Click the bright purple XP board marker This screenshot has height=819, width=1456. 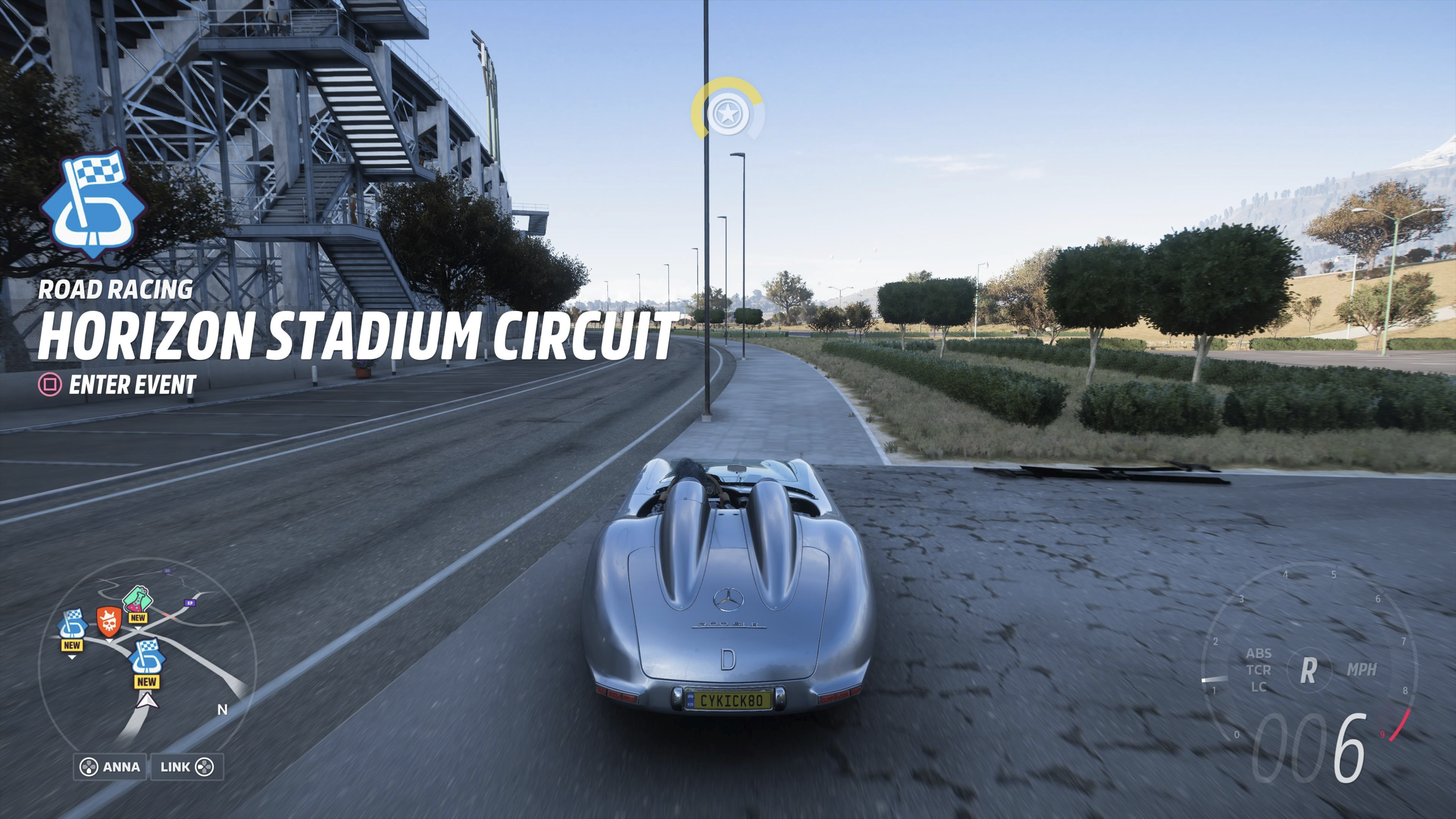pos(189,603)
